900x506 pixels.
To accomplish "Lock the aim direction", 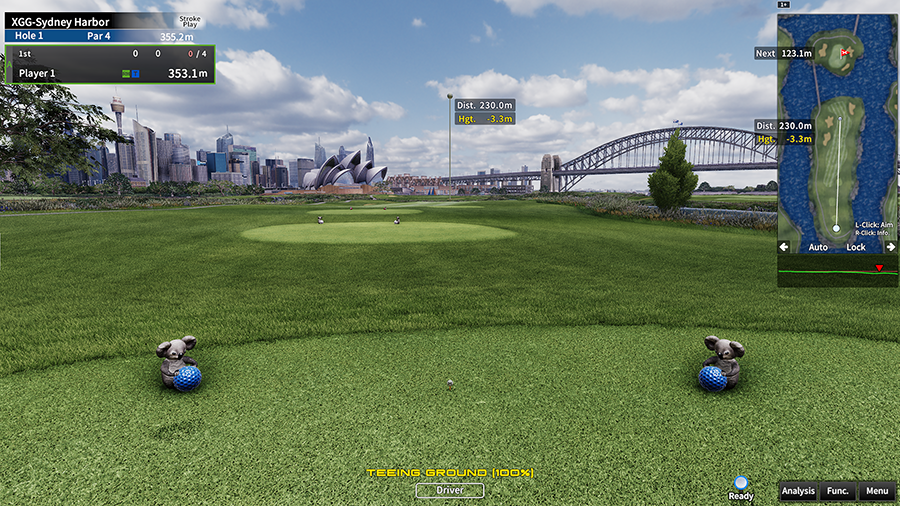I will click(856, 247).
